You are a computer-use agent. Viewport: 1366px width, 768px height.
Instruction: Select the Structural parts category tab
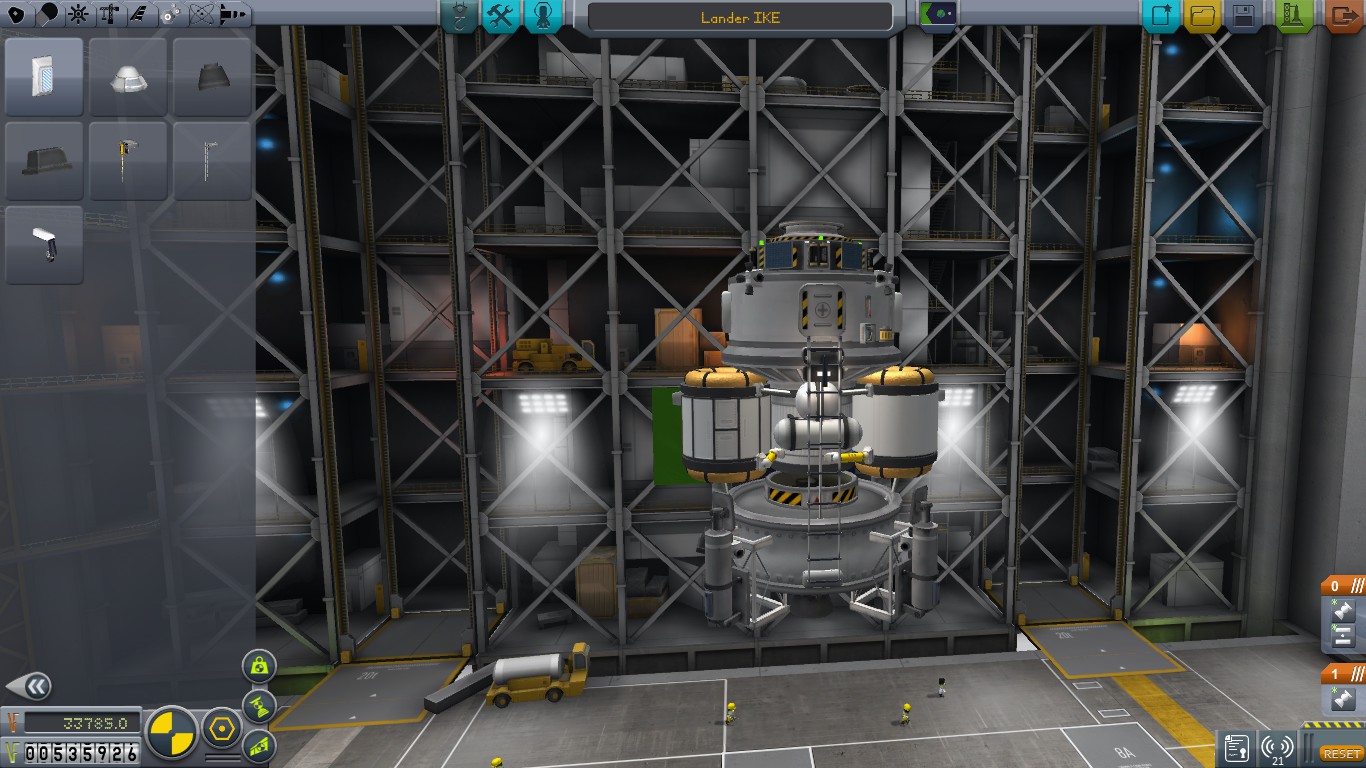[108, 14]
